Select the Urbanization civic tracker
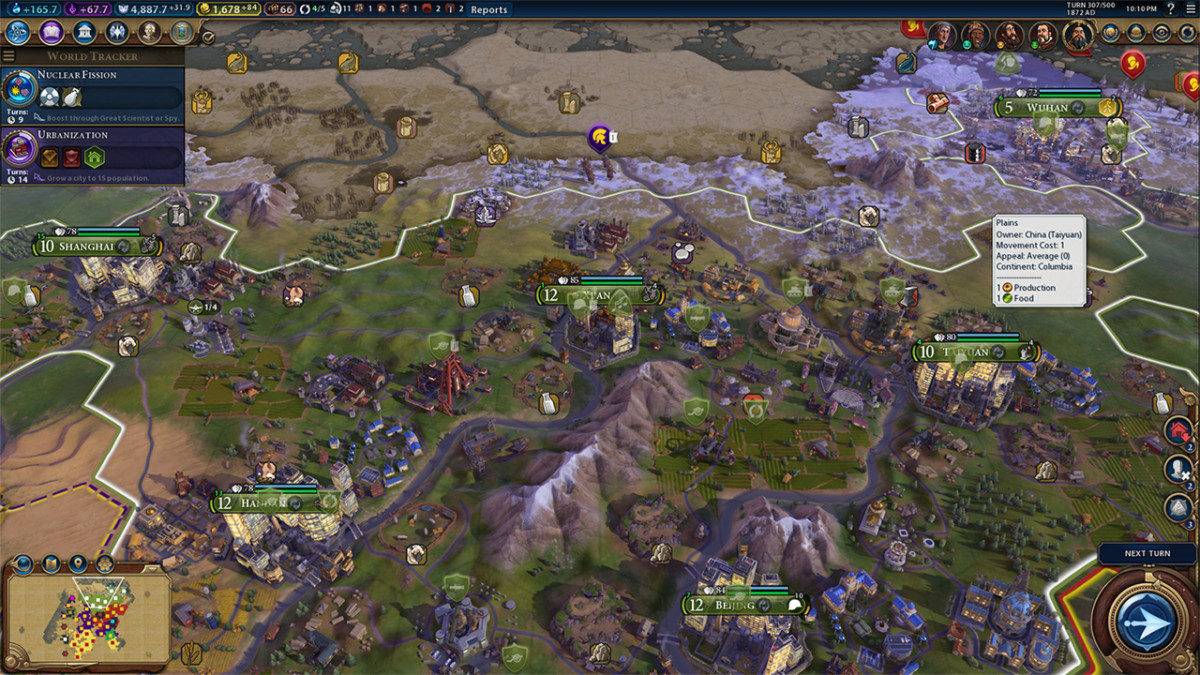 coord(92,151)
